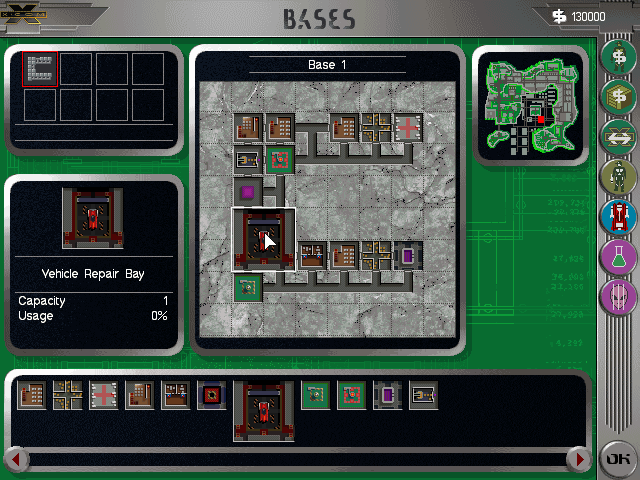The width and height of the screenshot is (640, 480).
Task: Open the agent equipment soldier button
Action: click(x=618, y=177)
